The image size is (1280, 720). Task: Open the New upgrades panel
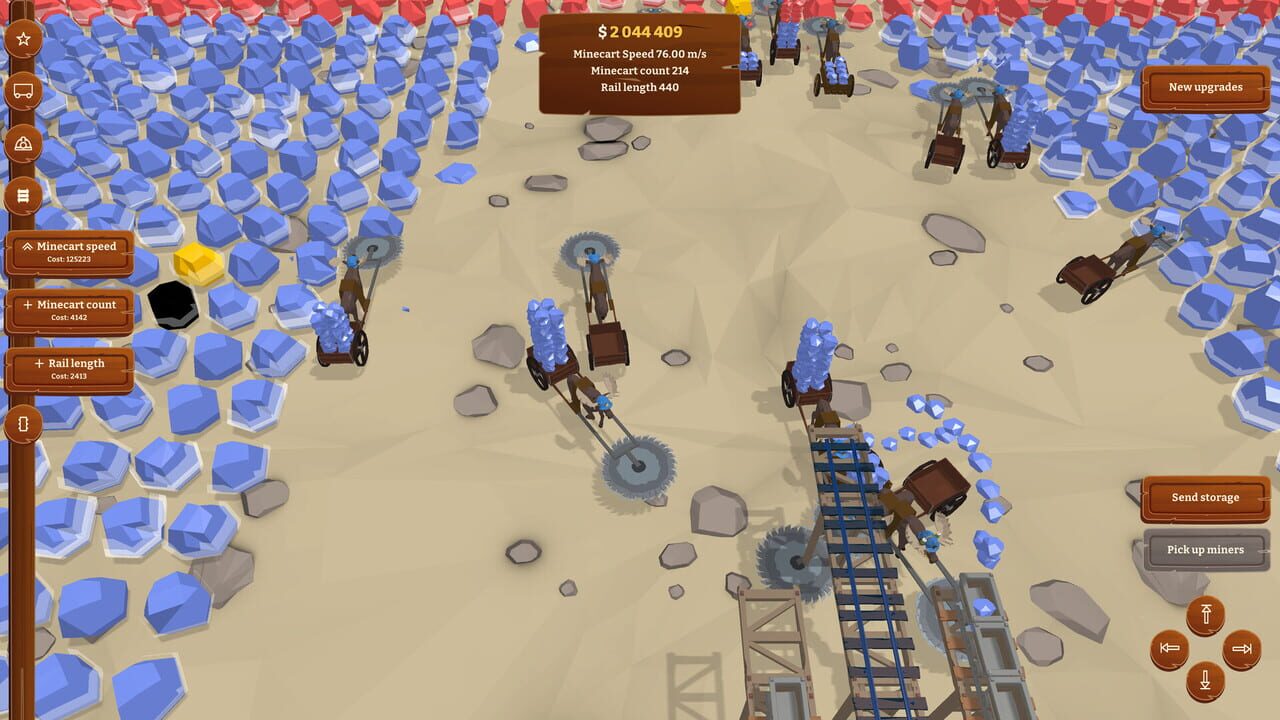(1205, 88)
